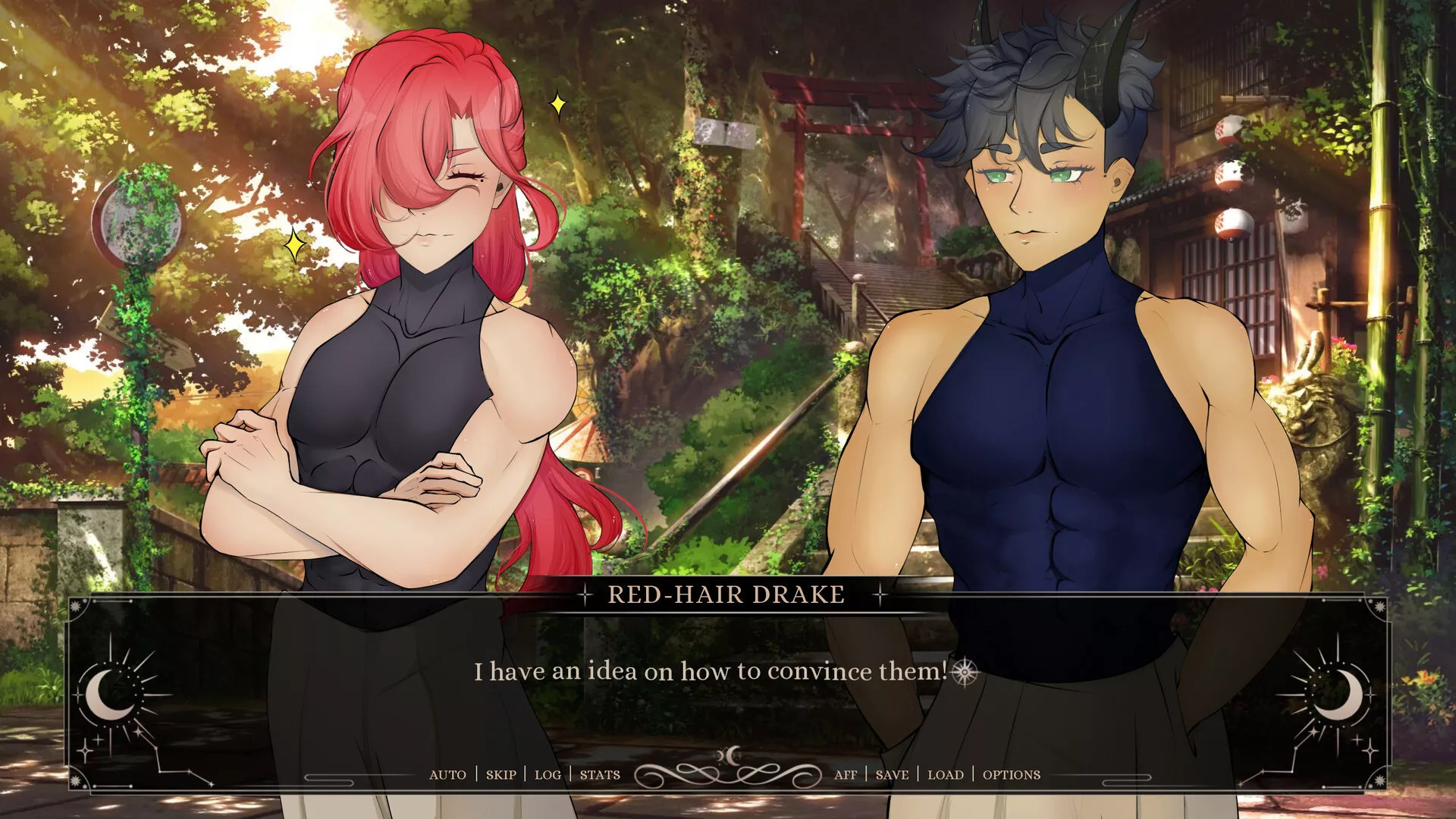Activate the Skip button
This screenshot has width=1456, height=819.
(x=500, y=774)
